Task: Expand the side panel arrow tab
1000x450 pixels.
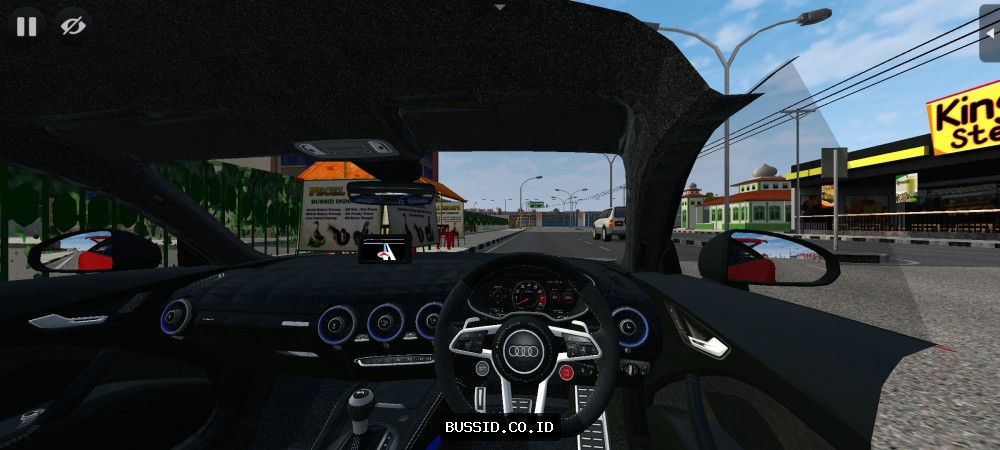Action: click(989, 32)
